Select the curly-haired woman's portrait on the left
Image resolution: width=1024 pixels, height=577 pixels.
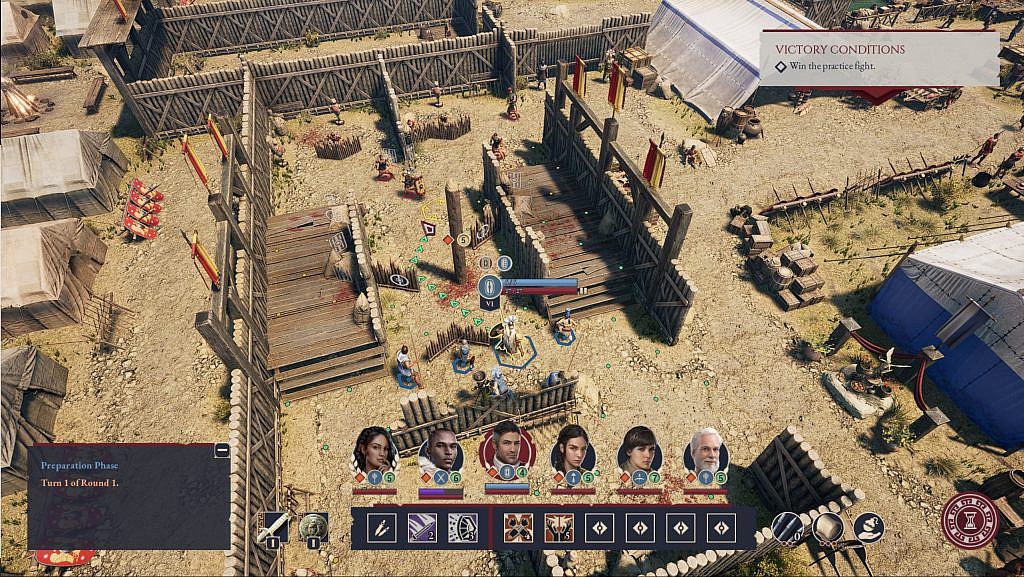tap(374, 452)
